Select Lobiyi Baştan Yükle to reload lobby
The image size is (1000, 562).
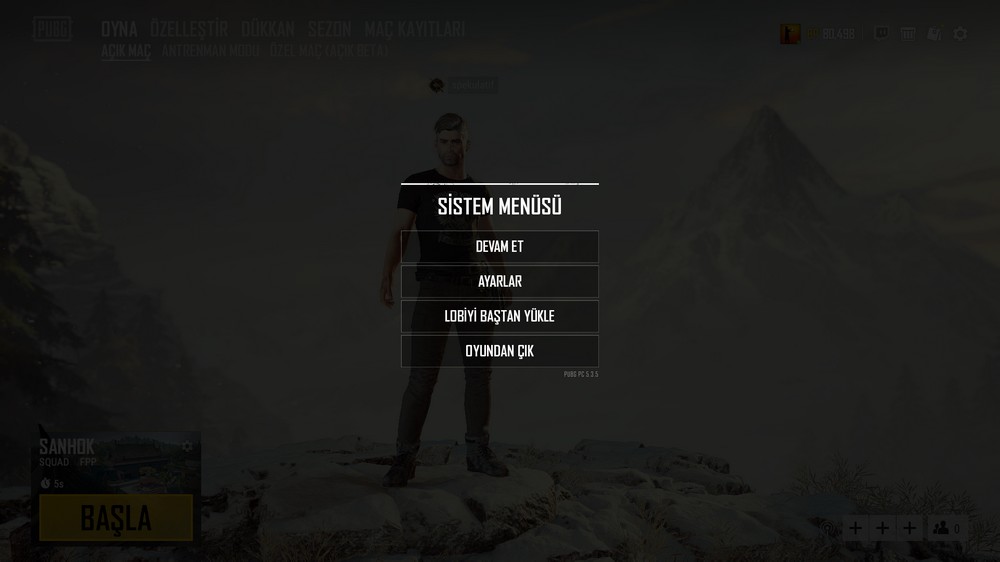499,316
